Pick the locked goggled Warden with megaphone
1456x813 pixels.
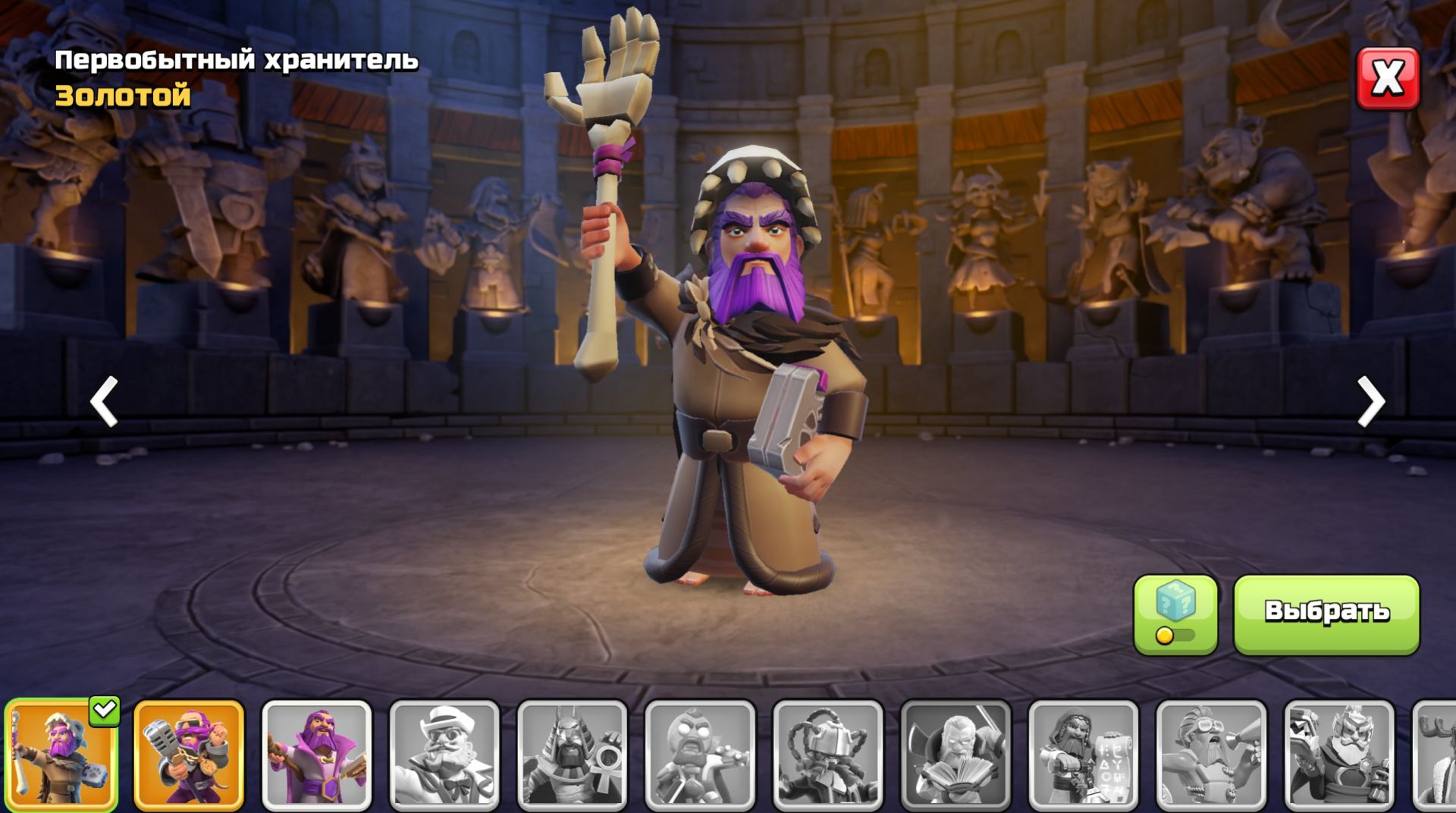pos(1211,755)
